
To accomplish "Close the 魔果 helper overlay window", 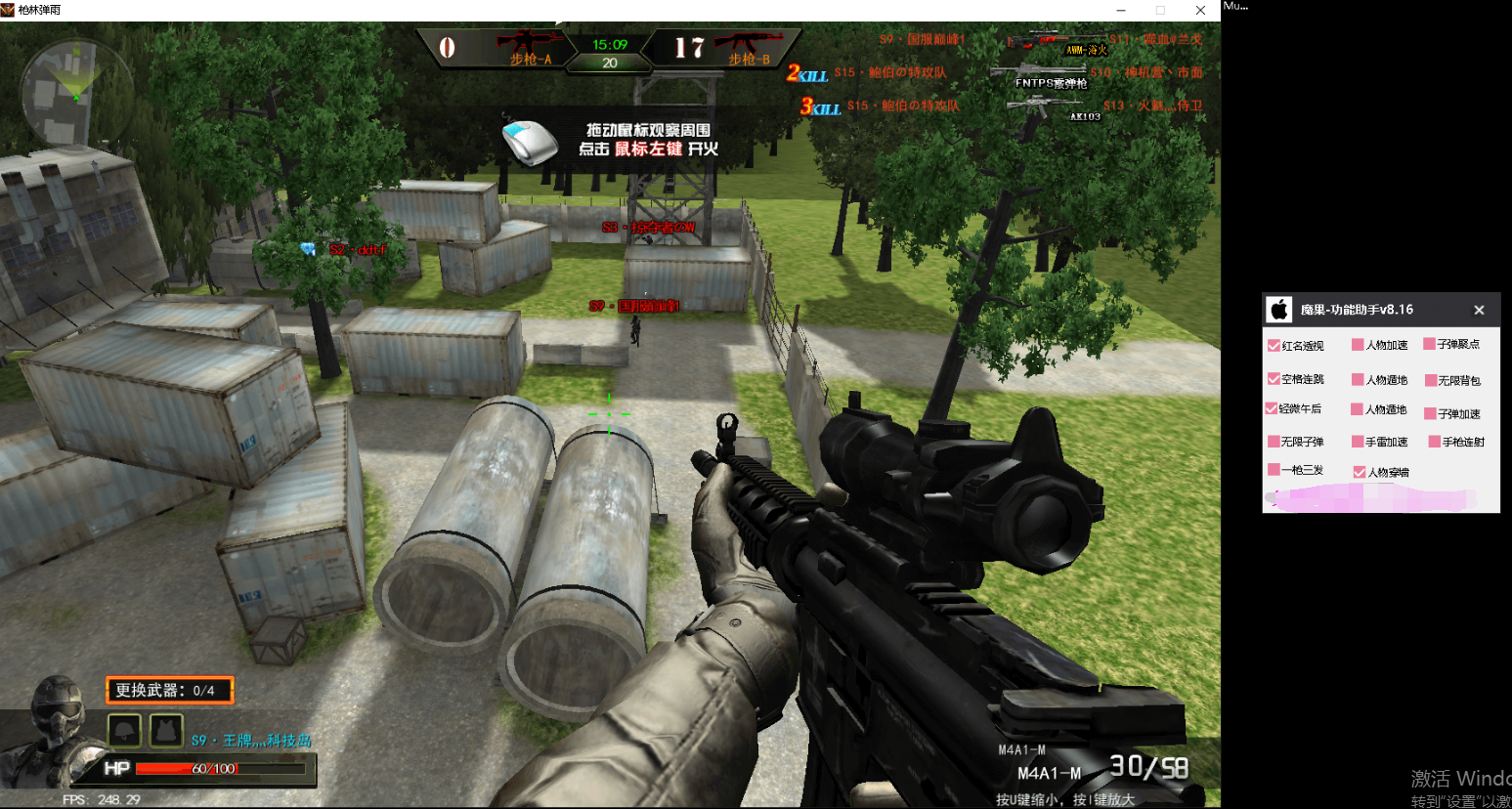I will 1479,310.
